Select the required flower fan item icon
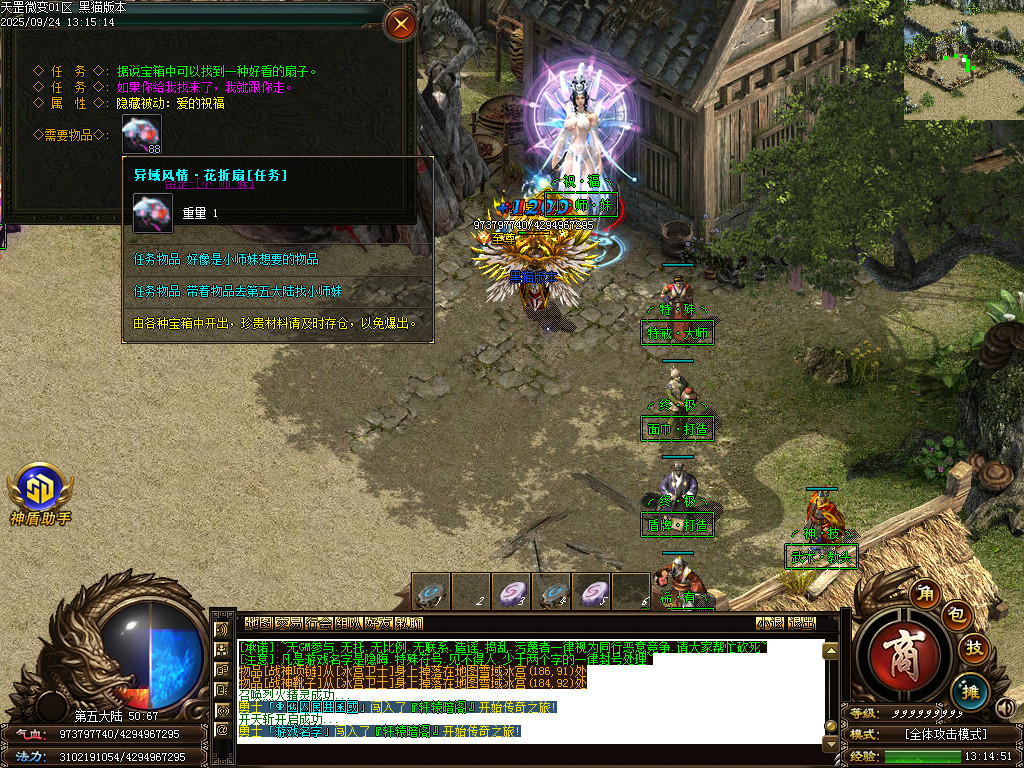1024x768 pixels. 142,134
